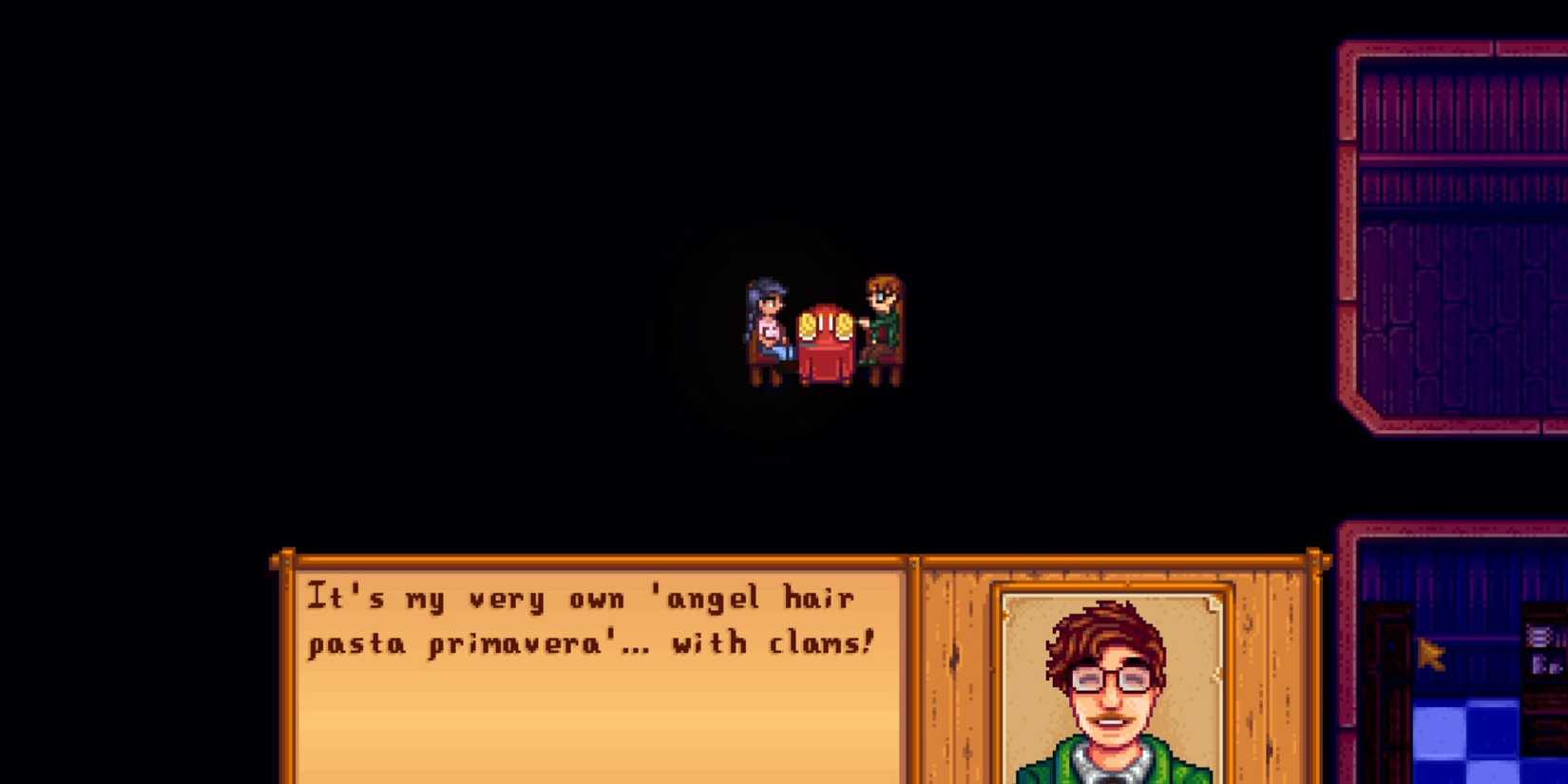
Task: Click the red dining table
Action: point(825,361)
